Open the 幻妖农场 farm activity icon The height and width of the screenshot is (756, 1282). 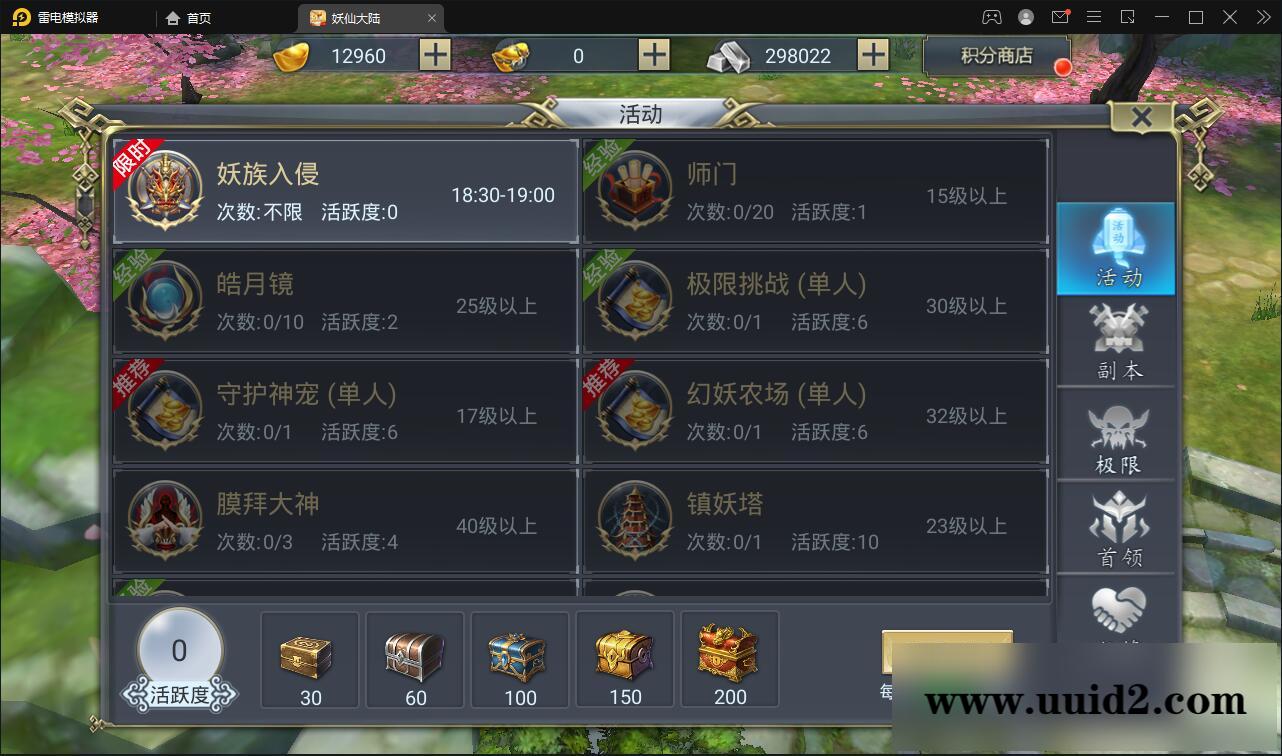(x=634, y=411)
